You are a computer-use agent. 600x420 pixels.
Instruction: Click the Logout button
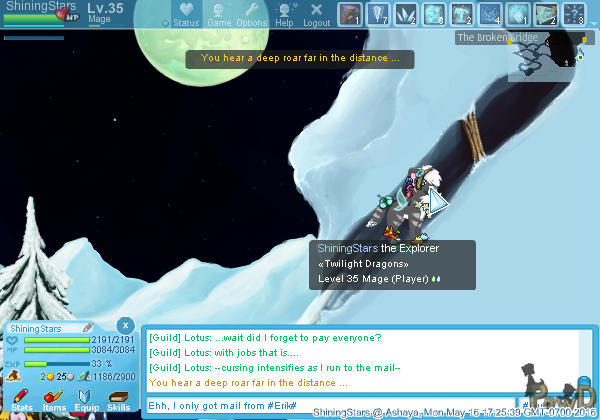pyautogui.click(x=316, y=14)
